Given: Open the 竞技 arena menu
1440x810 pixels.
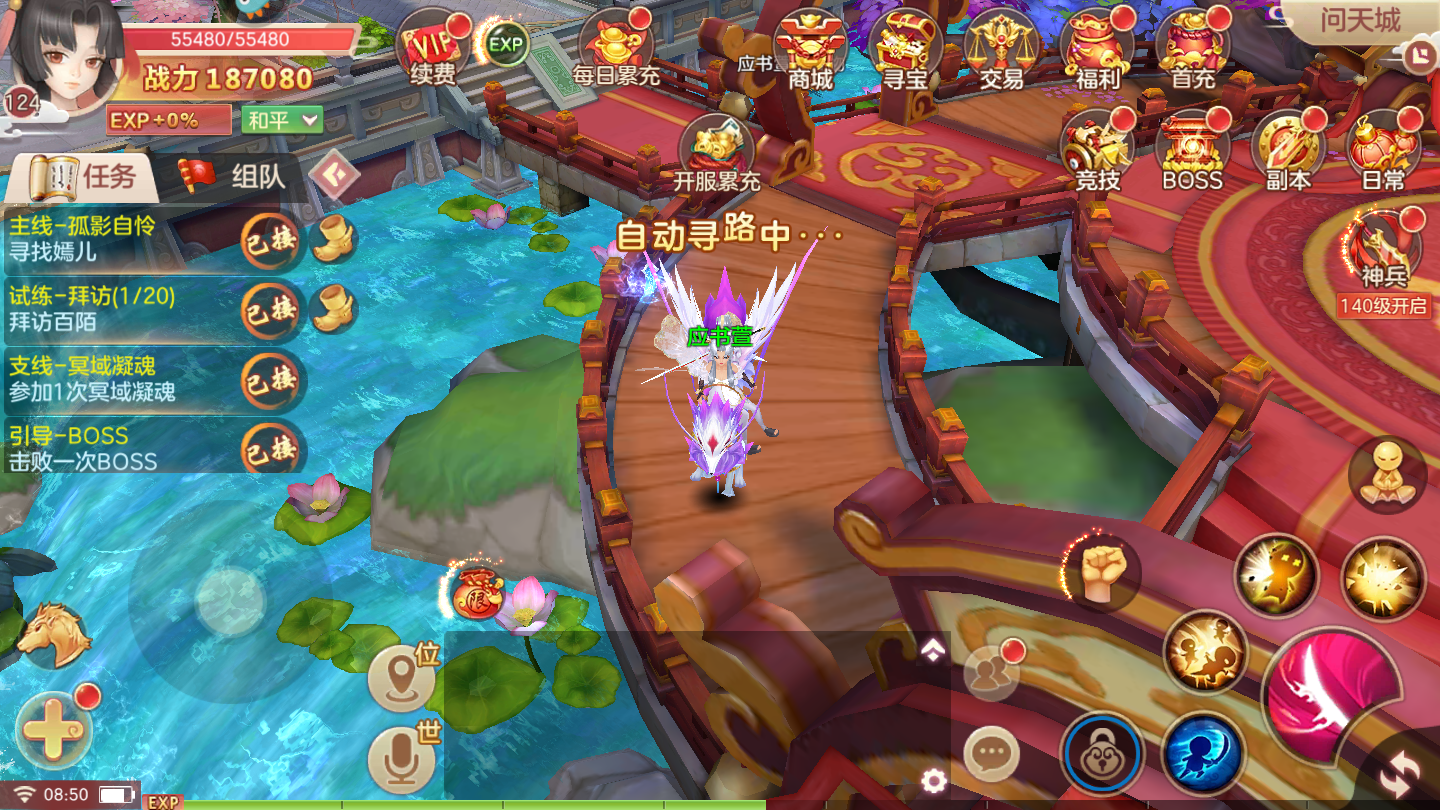Looking at the screenshot, I should (1097, 150).
